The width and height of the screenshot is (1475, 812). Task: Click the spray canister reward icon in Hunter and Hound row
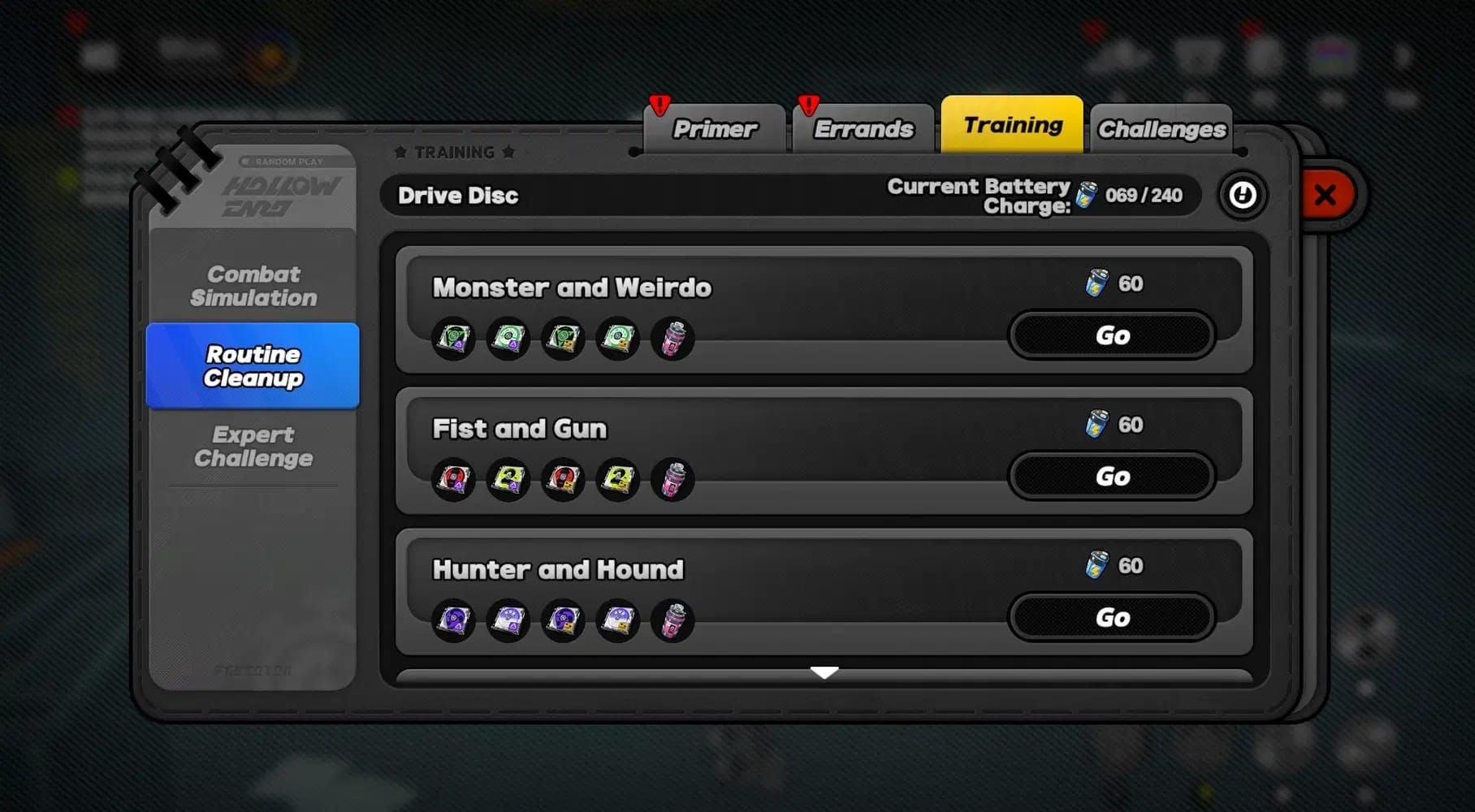(x=672, y=621)
